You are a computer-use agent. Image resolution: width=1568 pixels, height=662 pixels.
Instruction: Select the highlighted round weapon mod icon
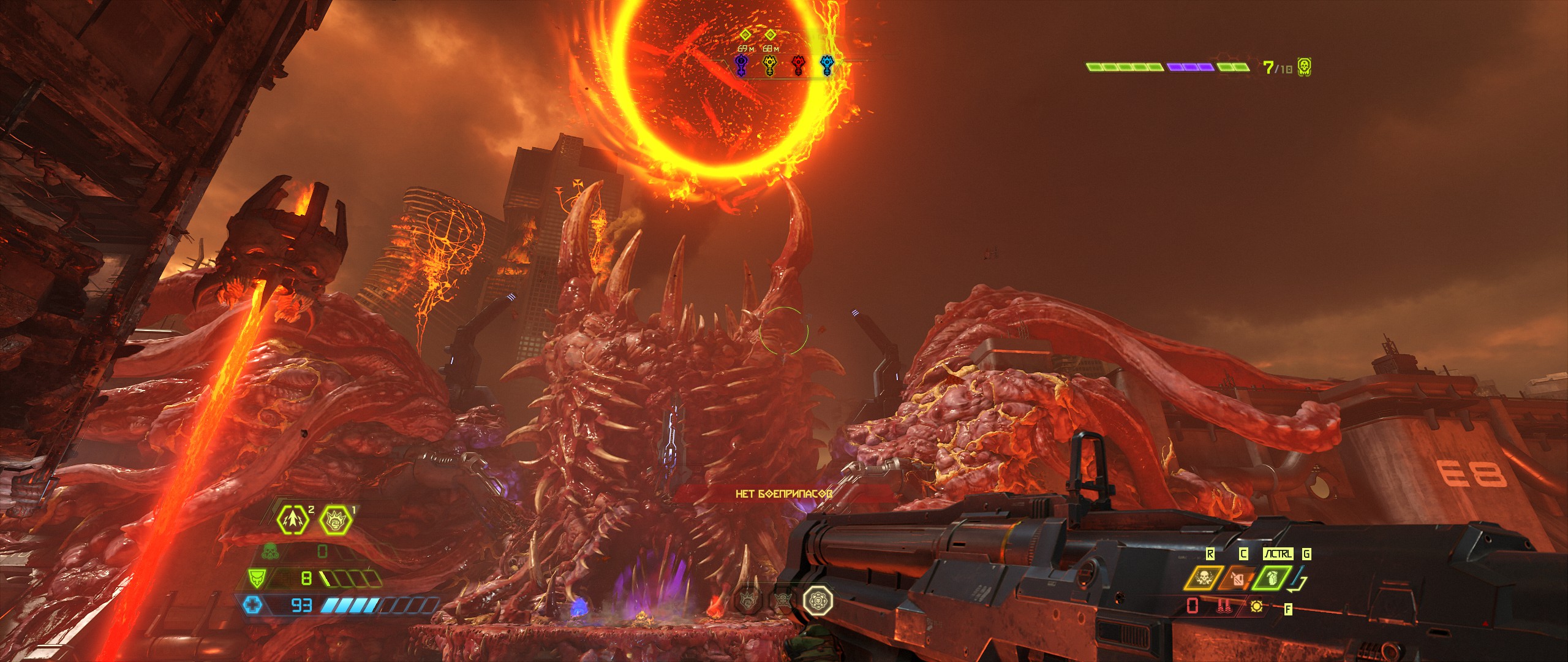pyautogui.click(x=818, y=598)
